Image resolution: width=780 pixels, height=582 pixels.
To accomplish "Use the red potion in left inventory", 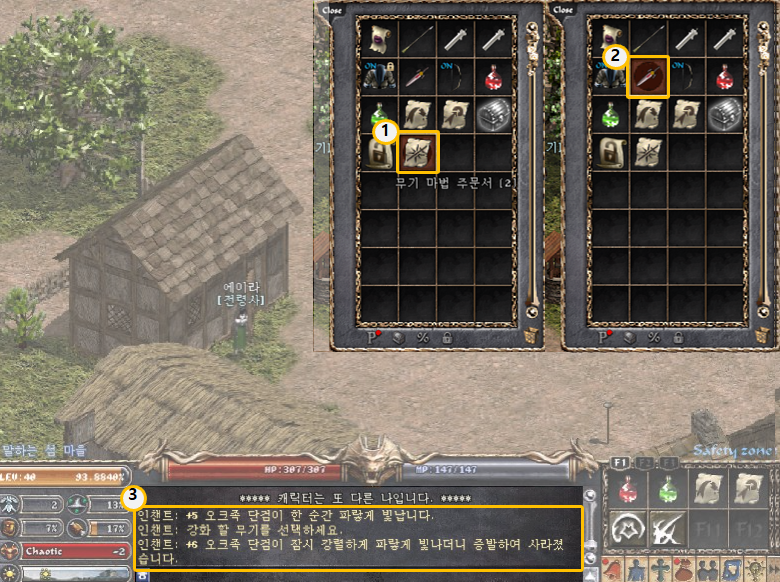I will pos(495,76).
